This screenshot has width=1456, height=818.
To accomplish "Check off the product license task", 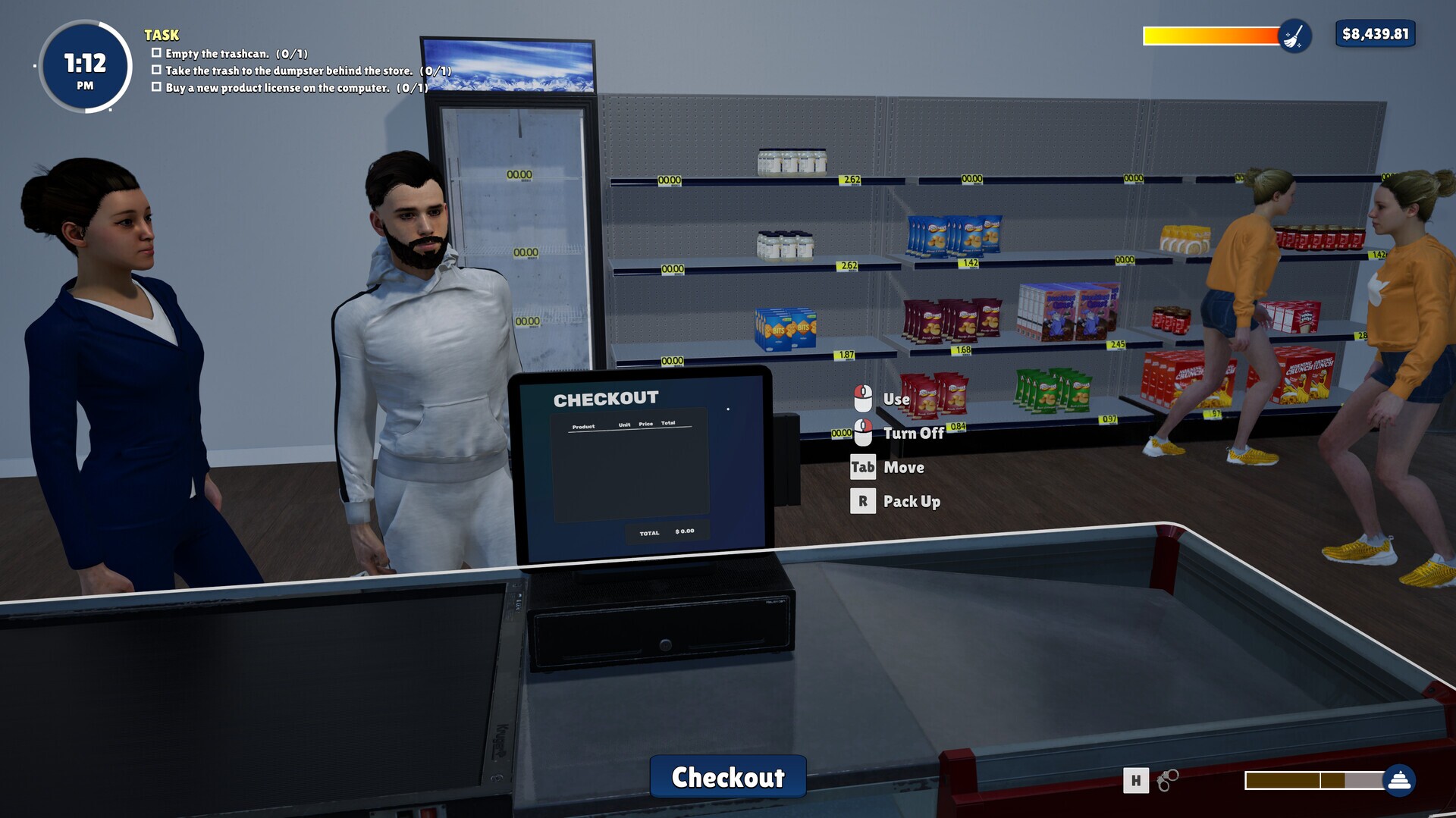I will point(157,86).
